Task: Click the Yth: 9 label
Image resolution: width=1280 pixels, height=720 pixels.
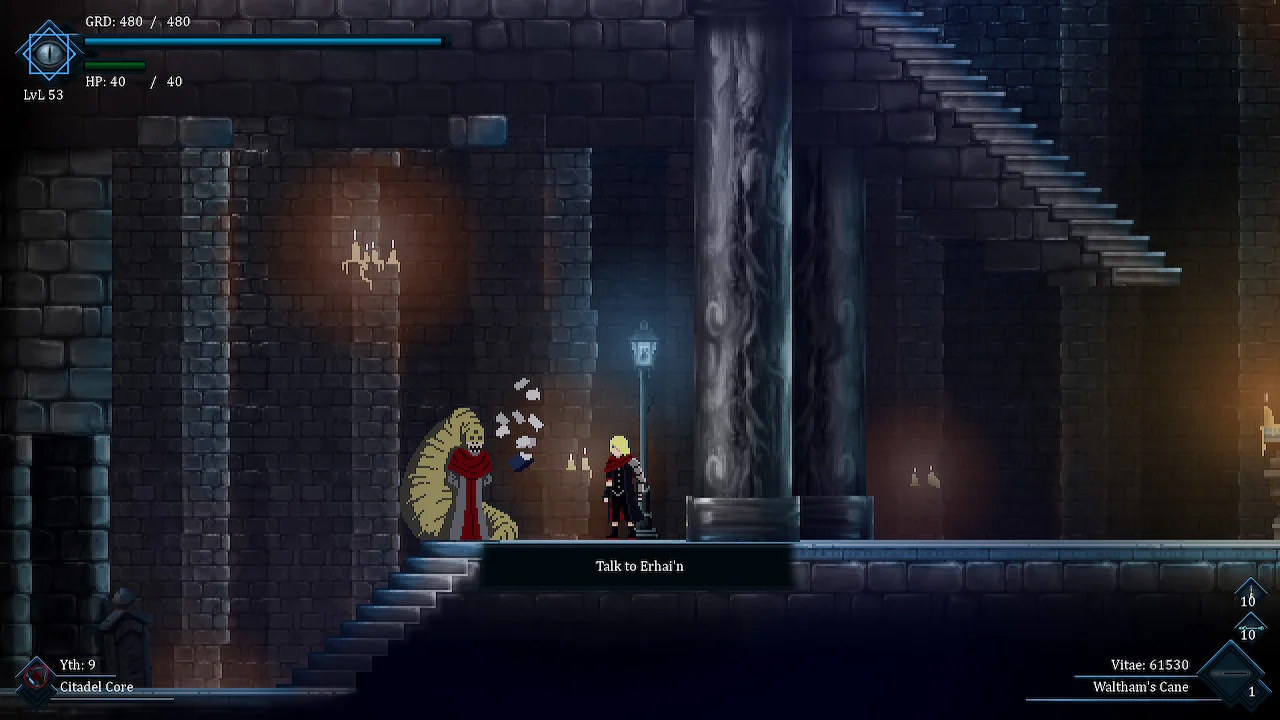Action: [76, 664]
